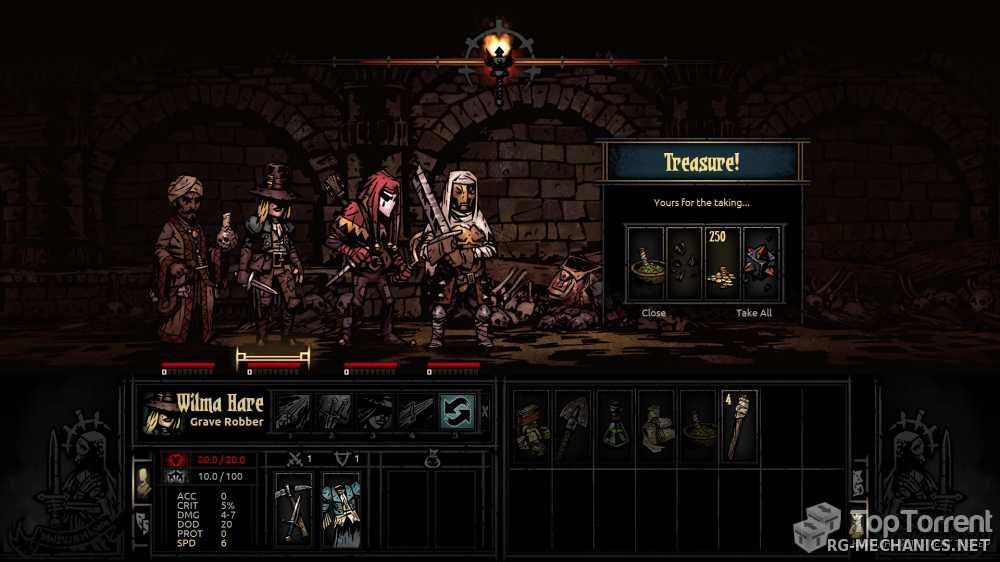
Task: Pick up the 250 gold pile
Action: [x=722, y=264]
